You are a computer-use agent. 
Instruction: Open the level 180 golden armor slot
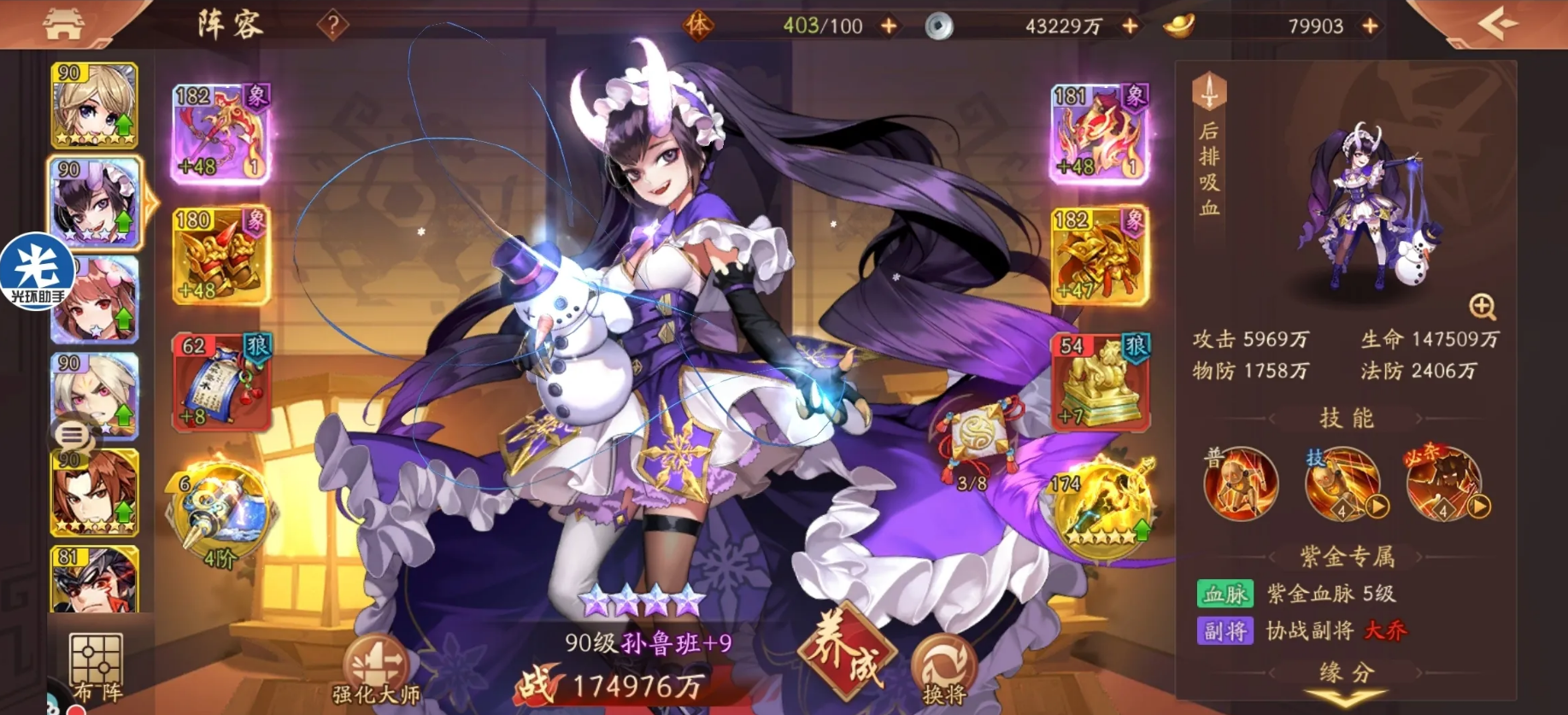(221, 255)
